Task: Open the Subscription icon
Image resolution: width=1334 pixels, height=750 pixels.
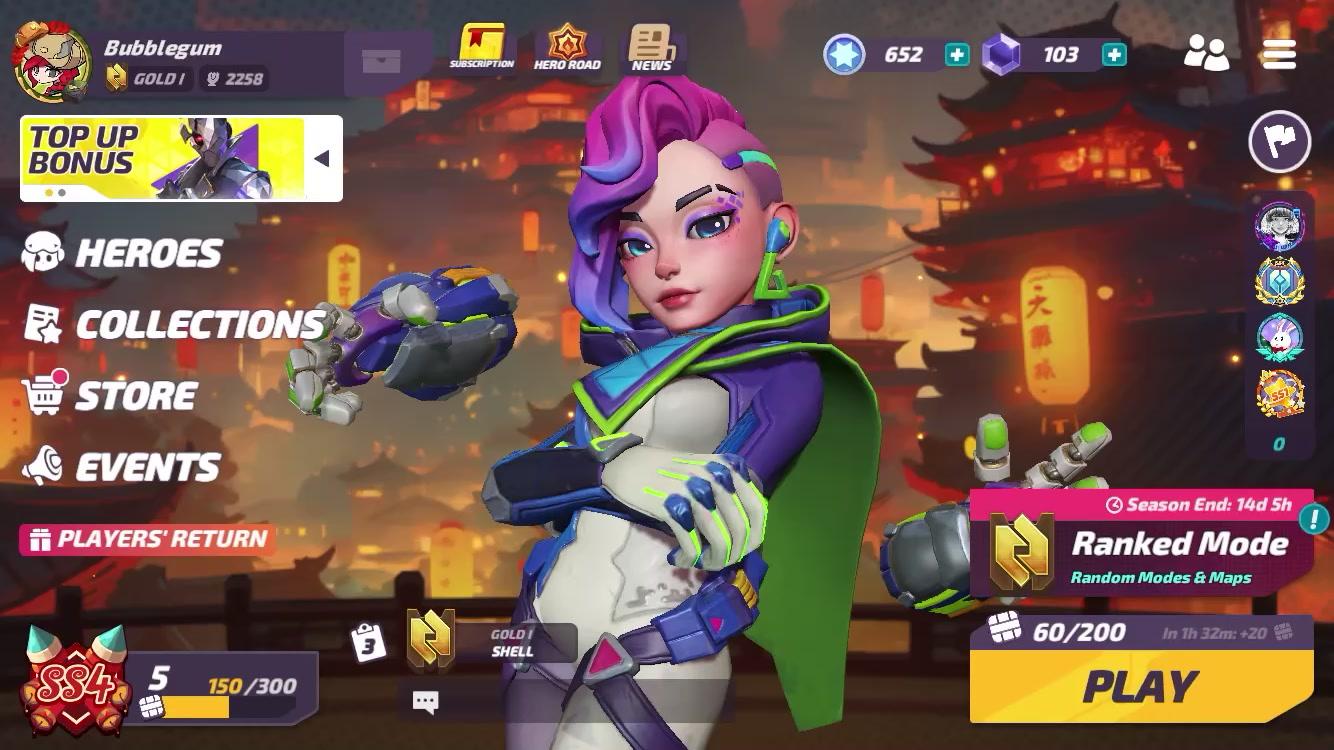Action: pyautogui.click(x=482, y=47)
